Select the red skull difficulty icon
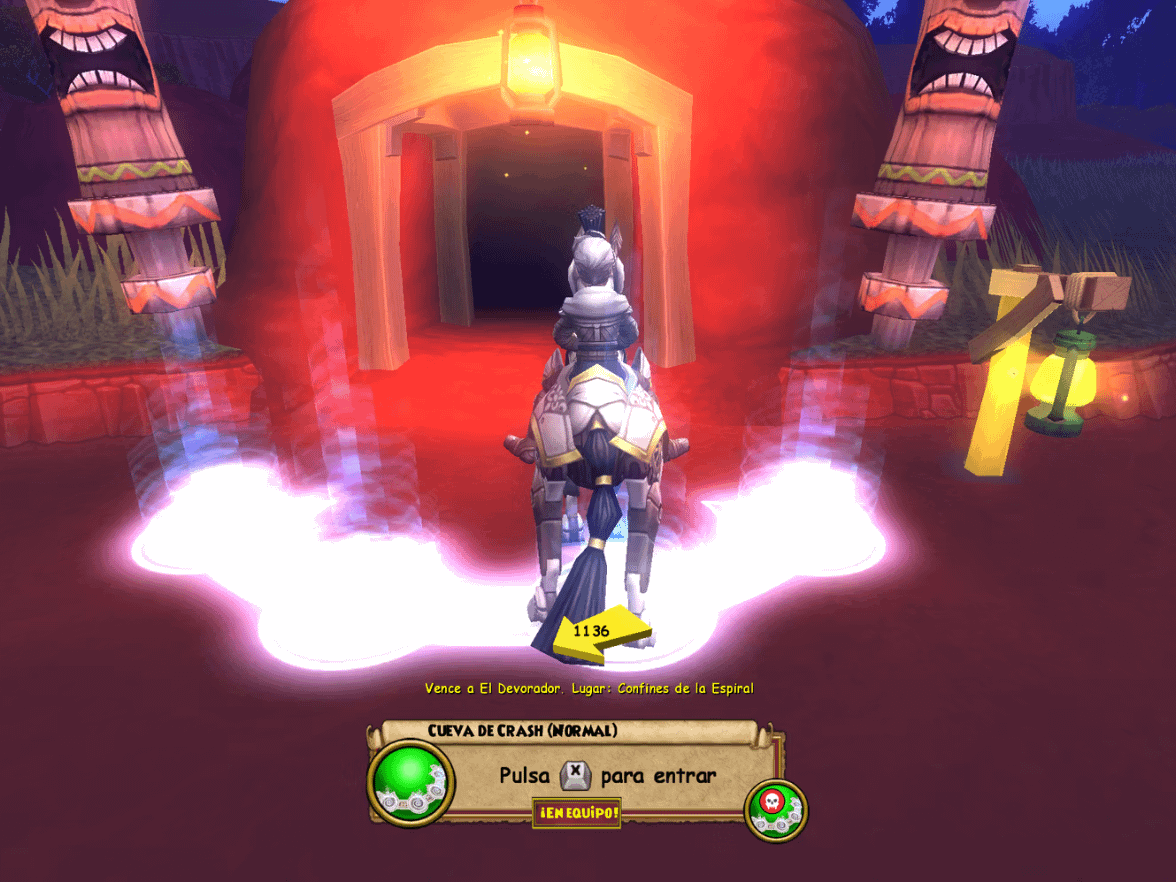 [x=774, y=804]
